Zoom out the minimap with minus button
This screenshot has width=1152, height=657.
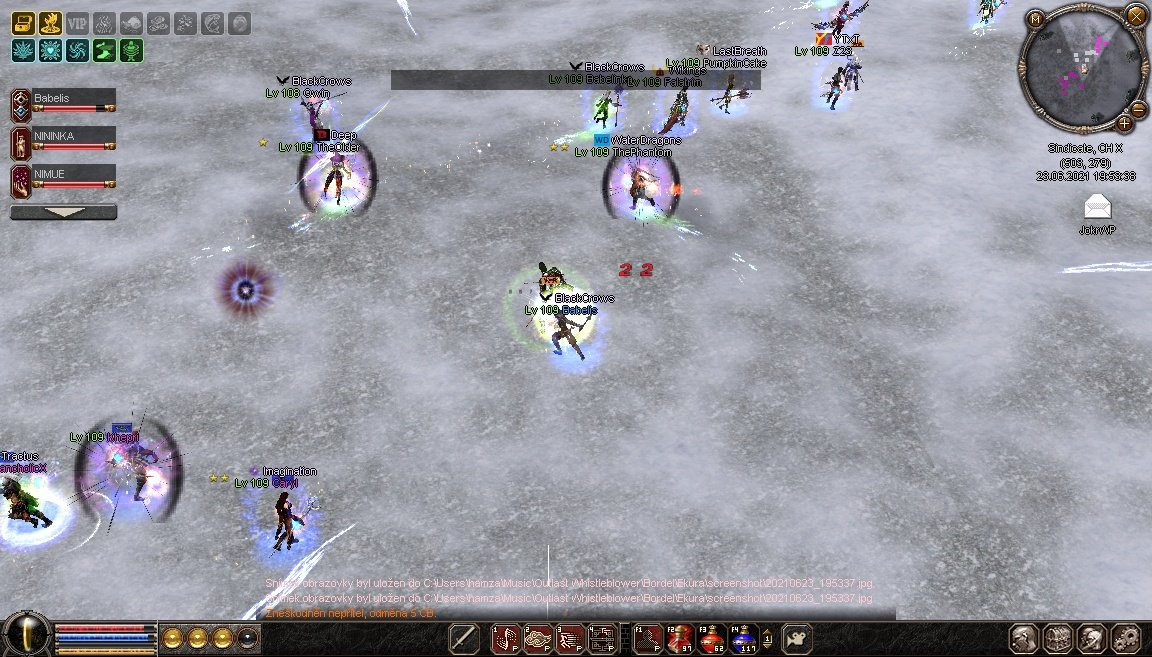[1138, 109]
